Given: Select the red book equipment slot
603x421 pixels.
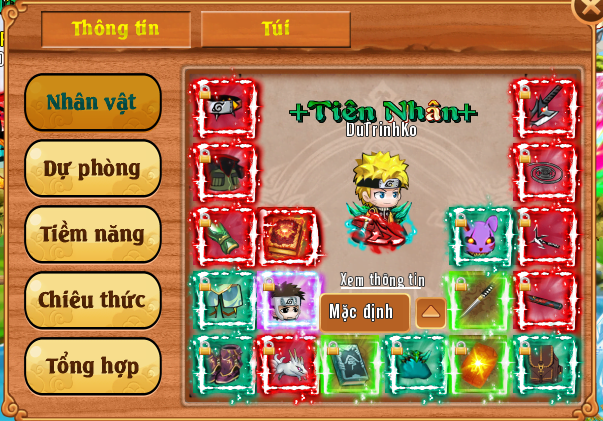Looking at the screenshot, I should tap(287, 236).
